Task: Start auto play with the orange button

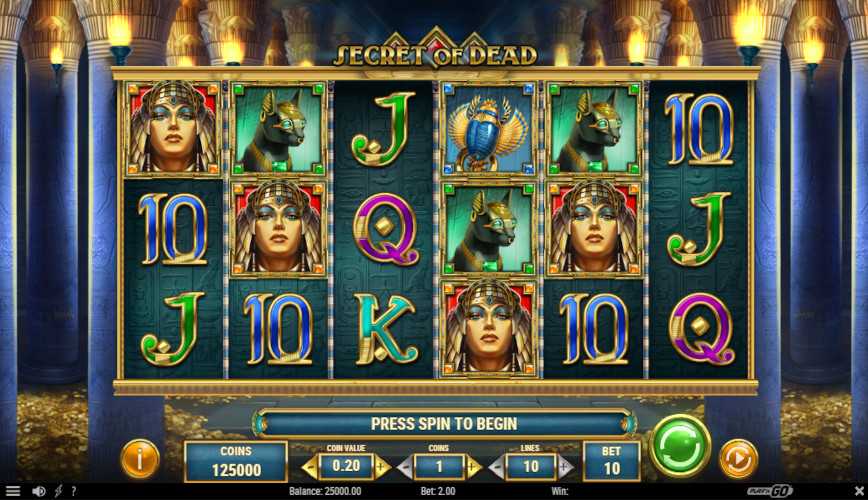Action: (738, 458)
